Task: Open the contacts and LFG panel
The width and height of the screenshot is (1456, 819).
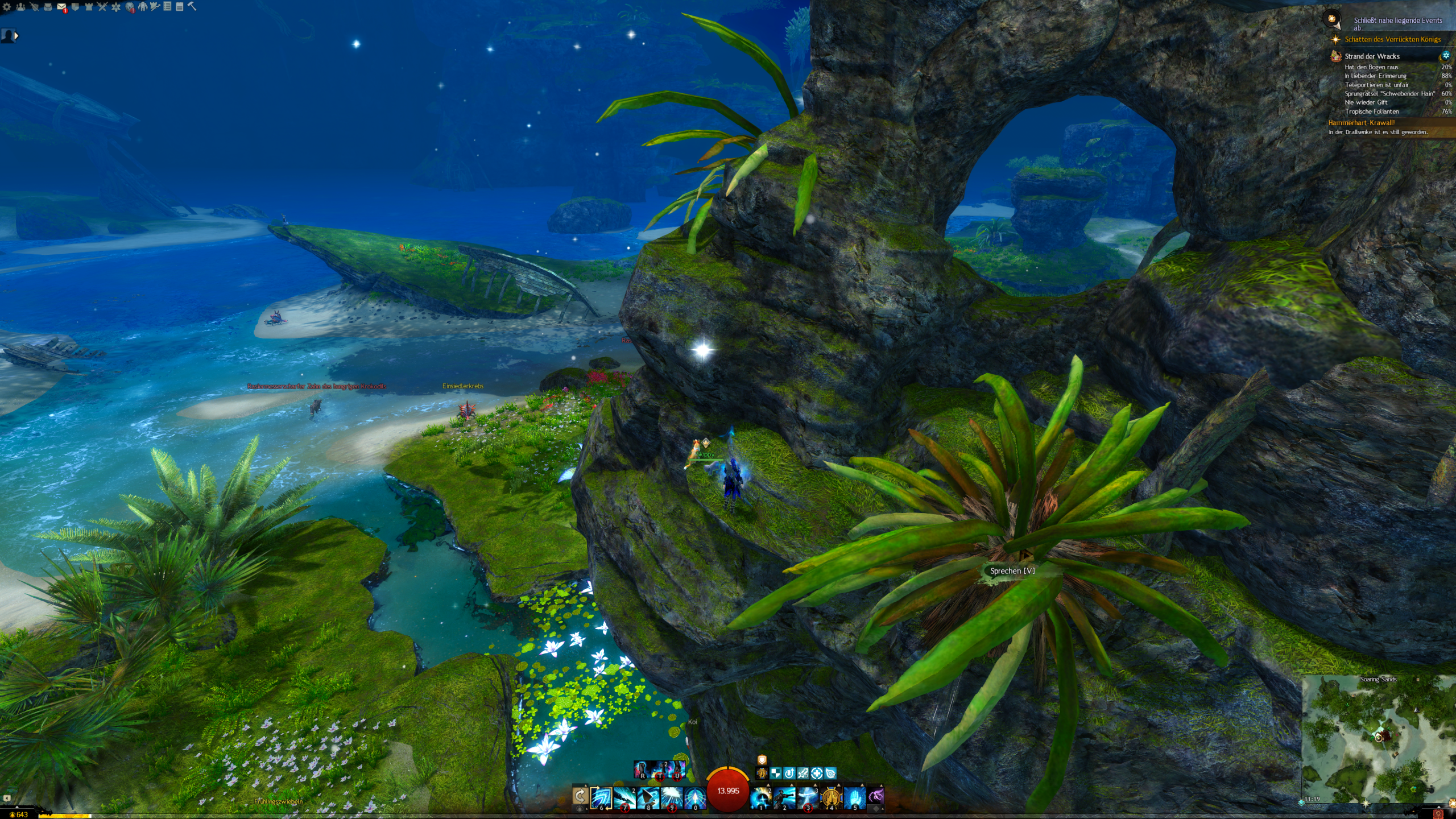Action: click(x=20, y=7)
